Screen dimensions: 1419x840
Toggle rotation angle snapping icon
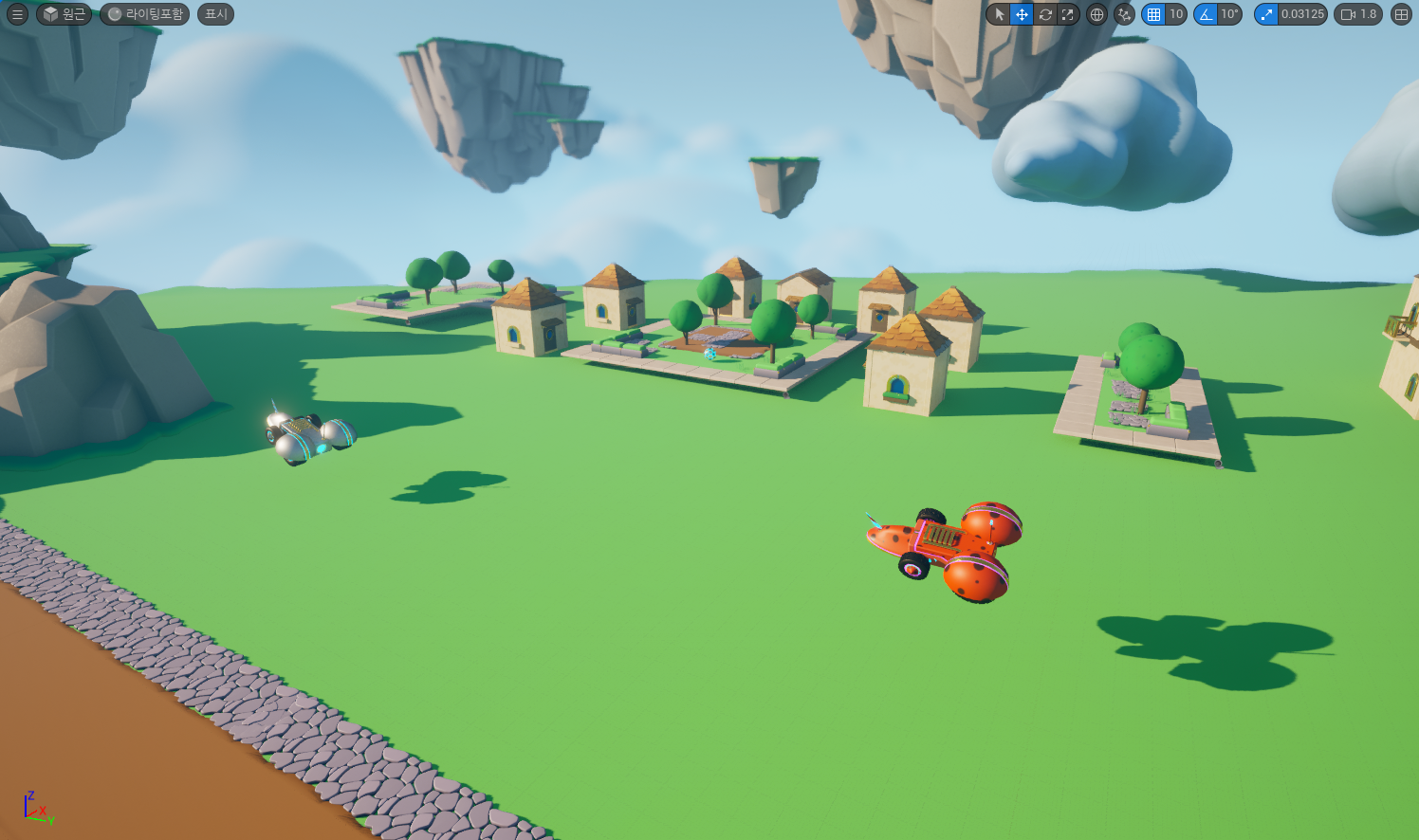tap(1206, 14)
